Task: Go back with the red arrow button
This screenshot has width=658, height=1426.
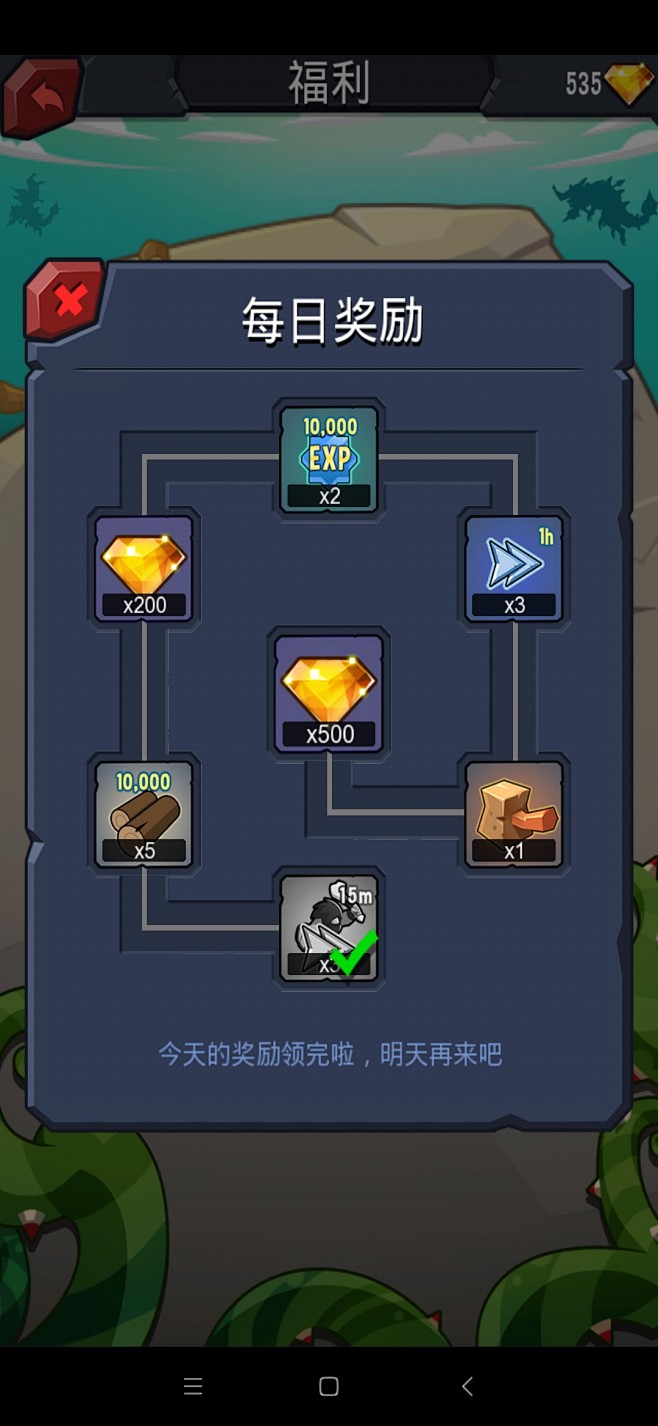Action: tap(43, 96)
